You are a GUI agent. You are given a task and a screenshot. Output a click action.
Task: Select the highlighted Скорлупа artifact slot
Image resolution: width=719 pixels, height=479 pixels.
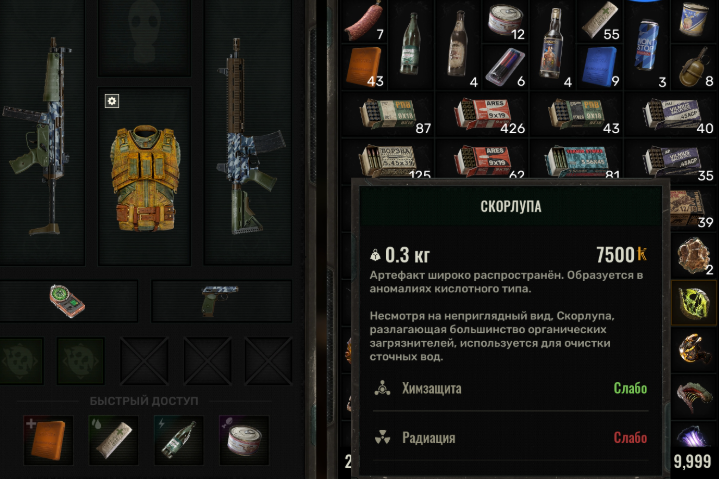pyautogui.click(x=694, y=300)
